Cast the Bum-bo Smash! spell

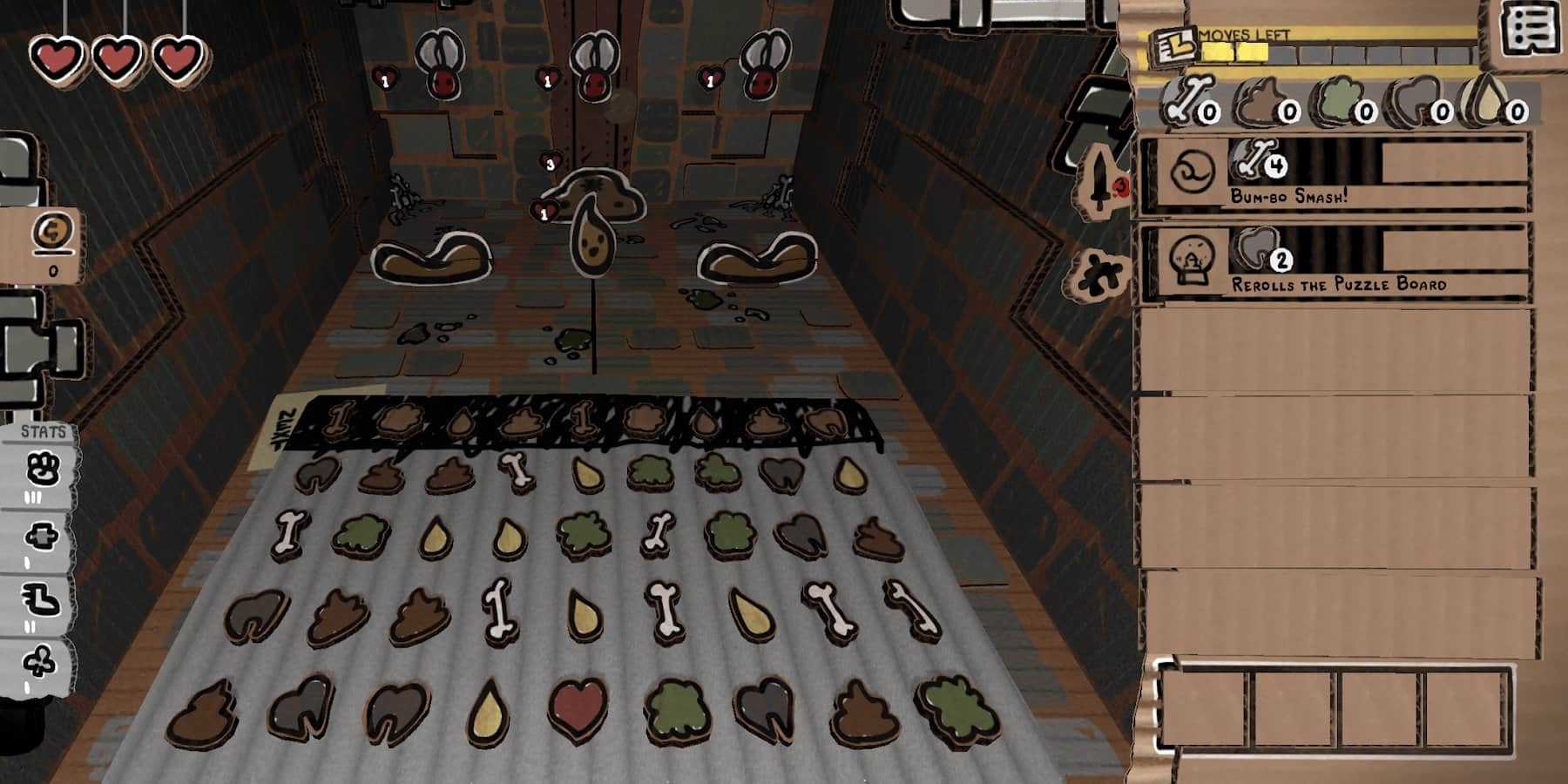(x=1336, y=173)
